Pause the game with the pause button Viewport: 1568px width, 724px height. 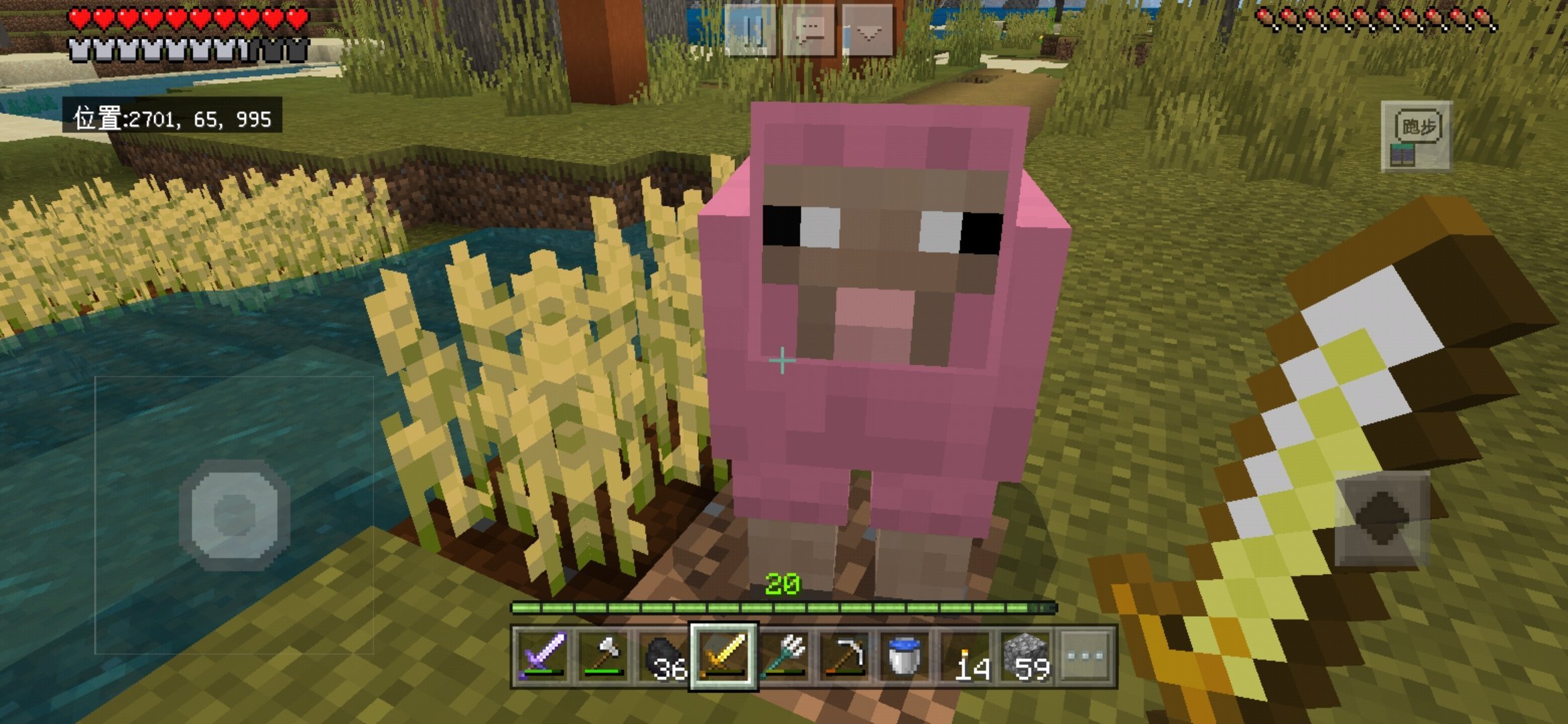coord(751,31)
